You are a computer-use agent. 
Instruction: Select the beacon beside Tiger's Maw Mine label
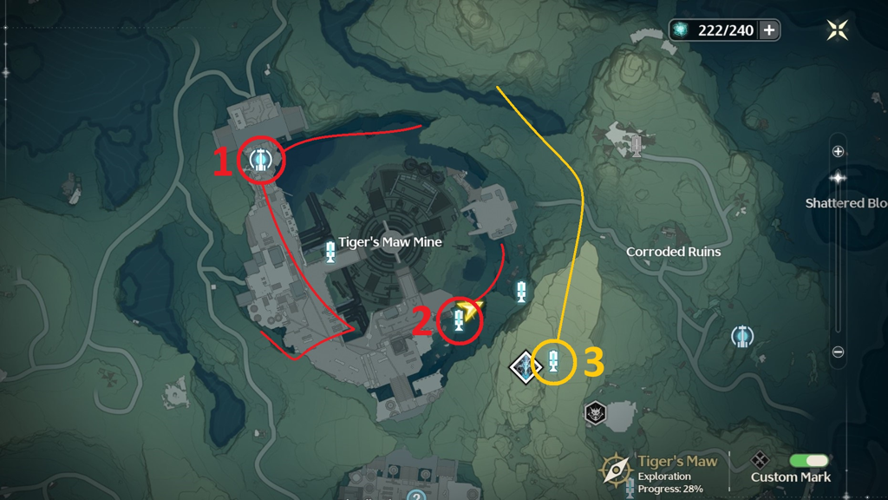tap(330, 256)
